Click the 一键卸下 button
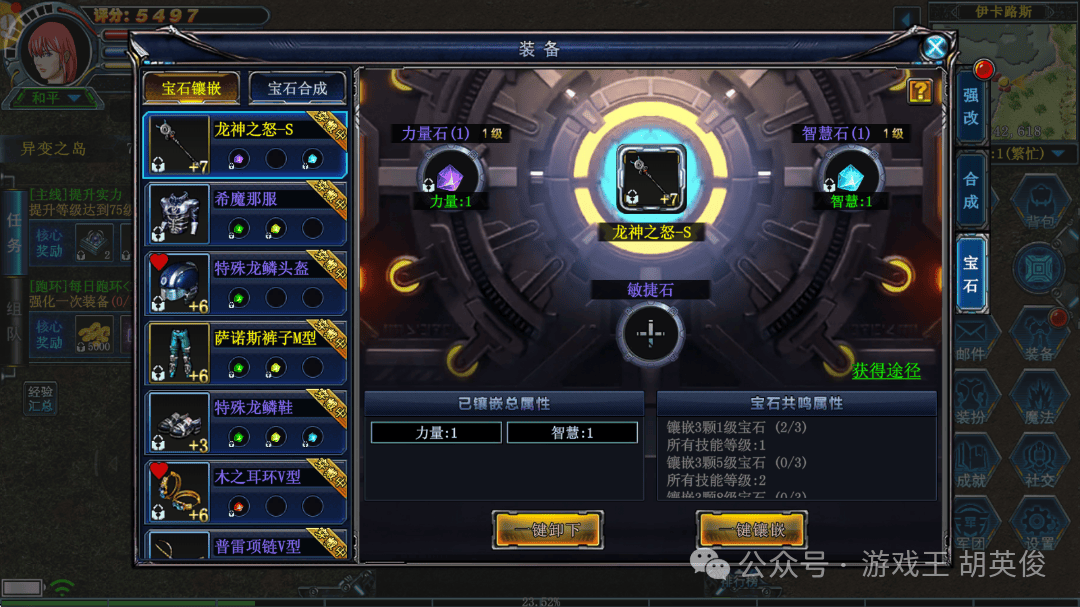1080x607 pixels. 547,530
